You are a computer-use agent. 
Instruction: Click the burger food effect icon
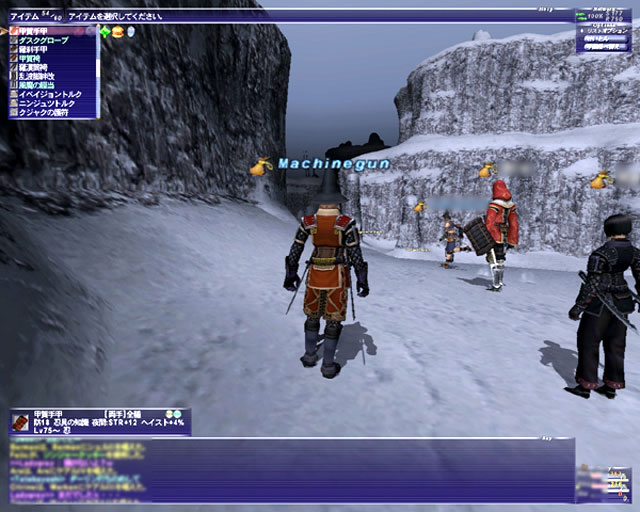[x=118, y=32]
